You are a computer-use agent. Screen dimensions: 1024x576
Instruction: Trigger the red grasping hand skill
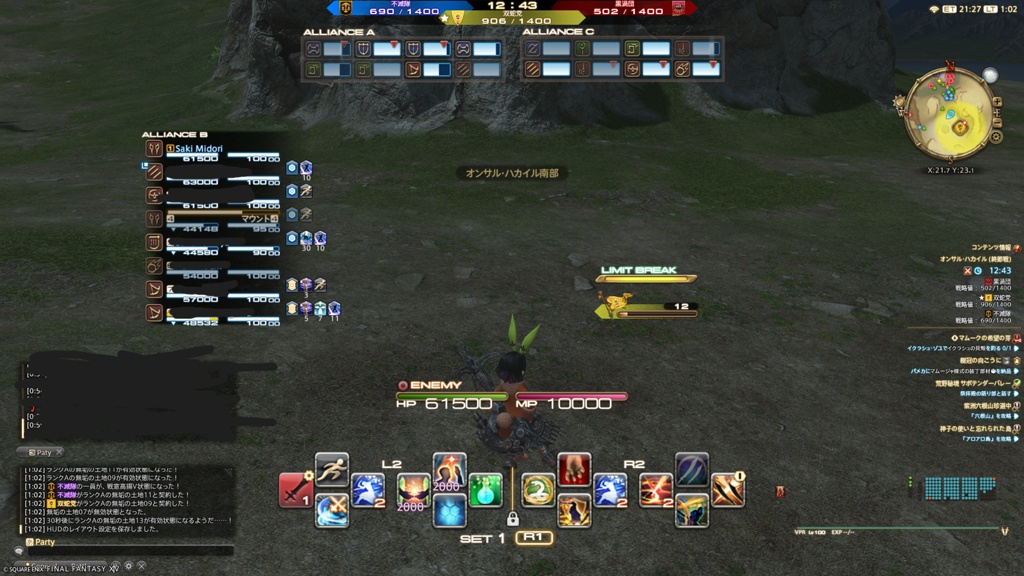(x=574, y=469)
